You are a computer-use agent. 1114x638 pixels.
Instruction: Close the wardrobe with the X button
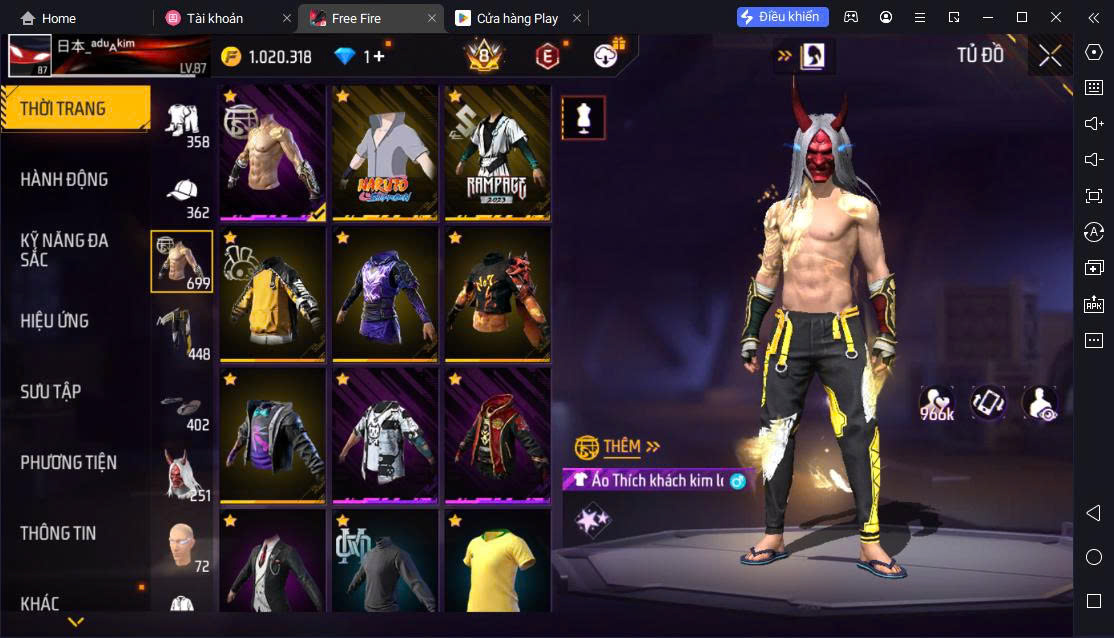[1050, 56]
